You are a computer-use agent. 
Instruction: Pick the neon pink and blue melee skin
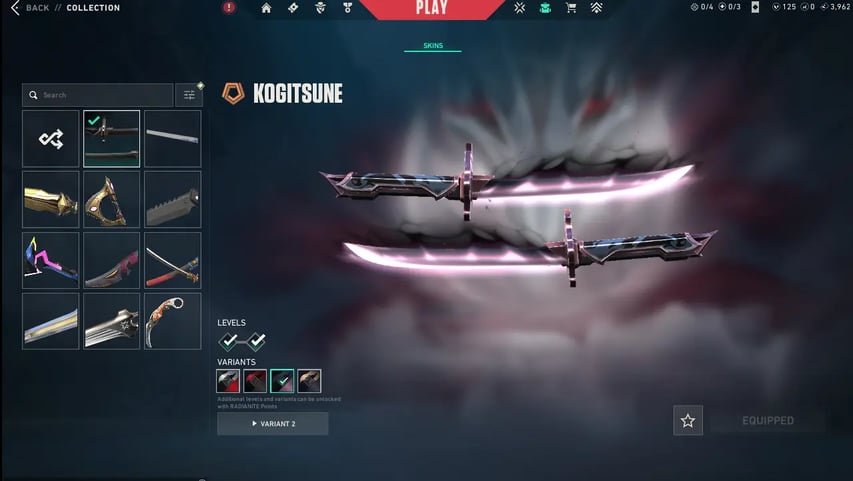coord(51,260)
